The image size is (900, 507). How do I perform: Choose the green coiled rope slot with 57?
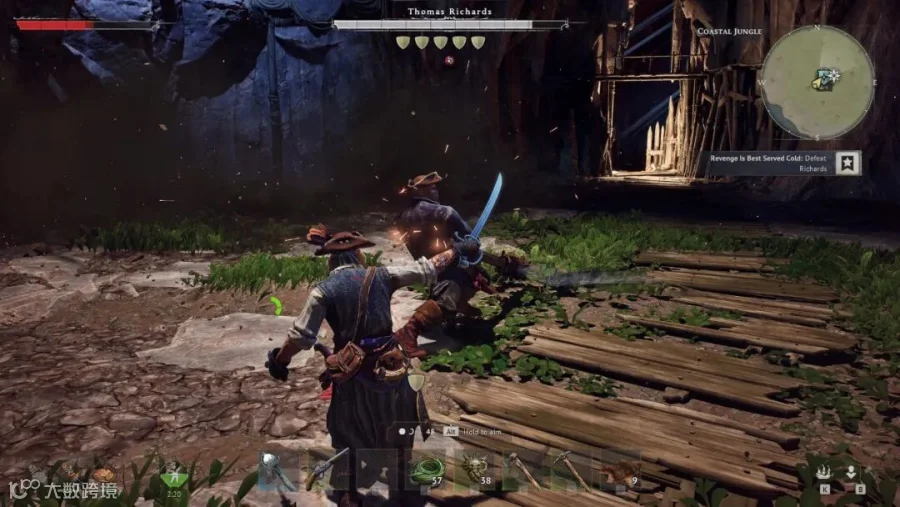[x=424, y=470]
